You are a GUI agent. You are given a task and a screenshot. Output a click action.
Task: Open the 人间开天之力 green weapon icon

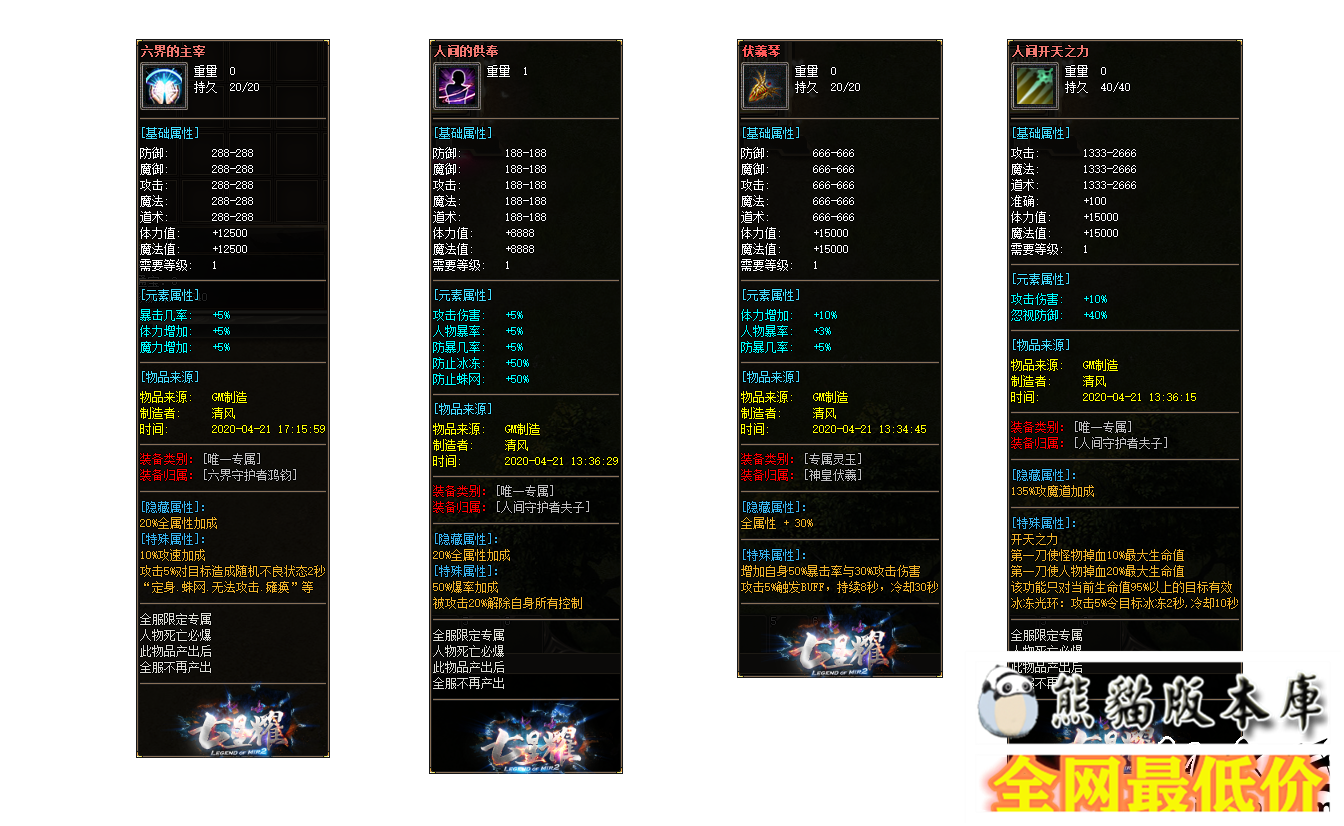coord(1034,85)
